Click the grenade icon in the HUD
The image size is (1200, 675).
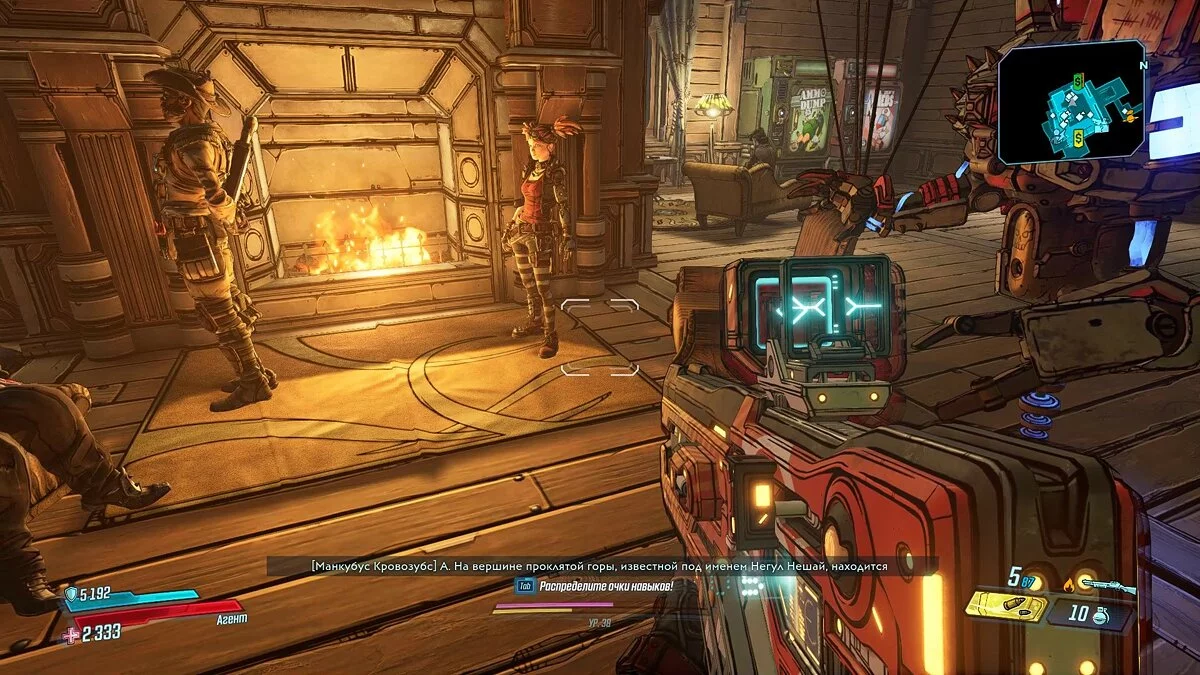[x=1101, y=616]
